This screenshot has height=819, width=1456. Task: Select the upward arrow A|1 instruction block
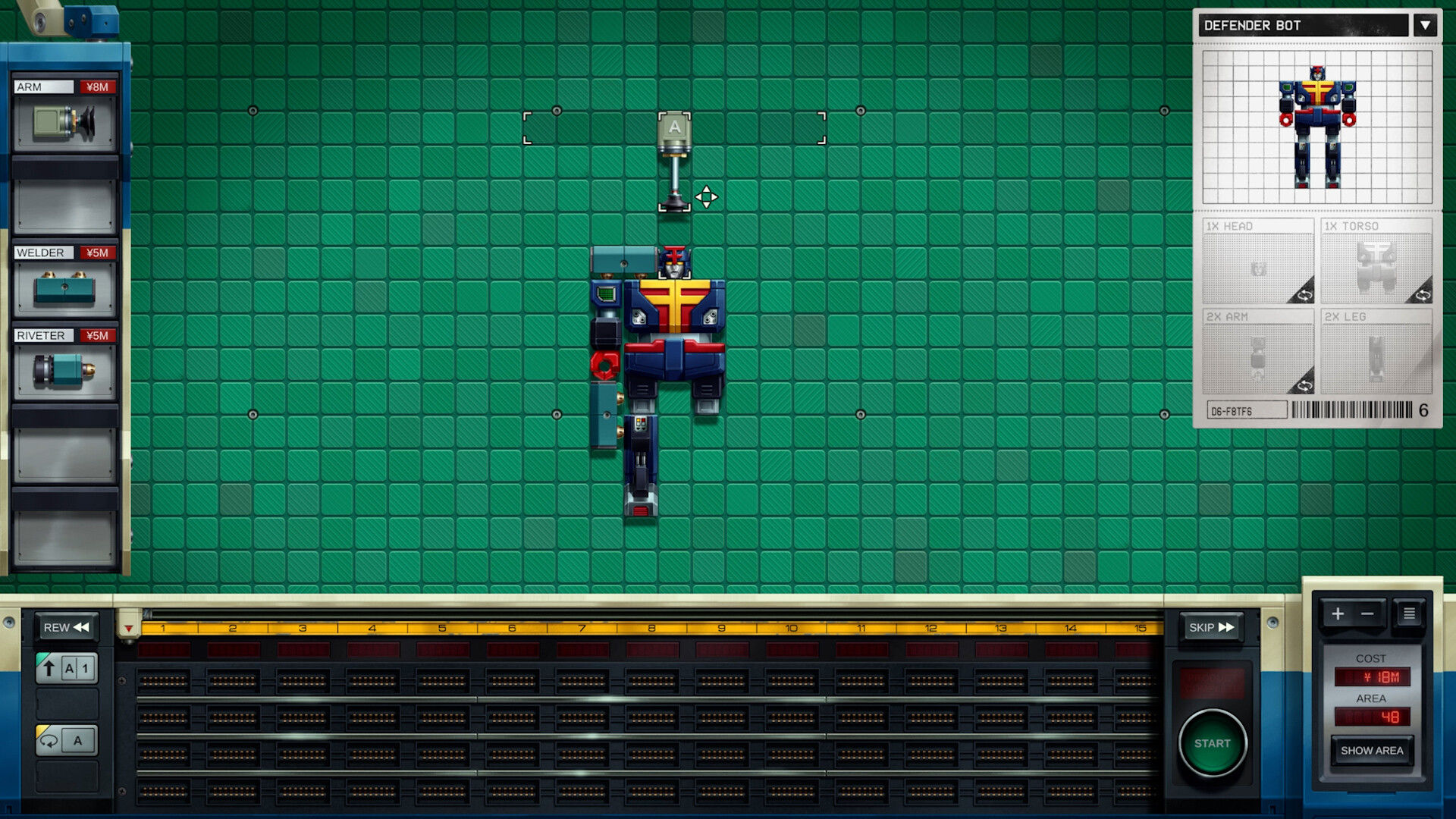tap(66, 668)
